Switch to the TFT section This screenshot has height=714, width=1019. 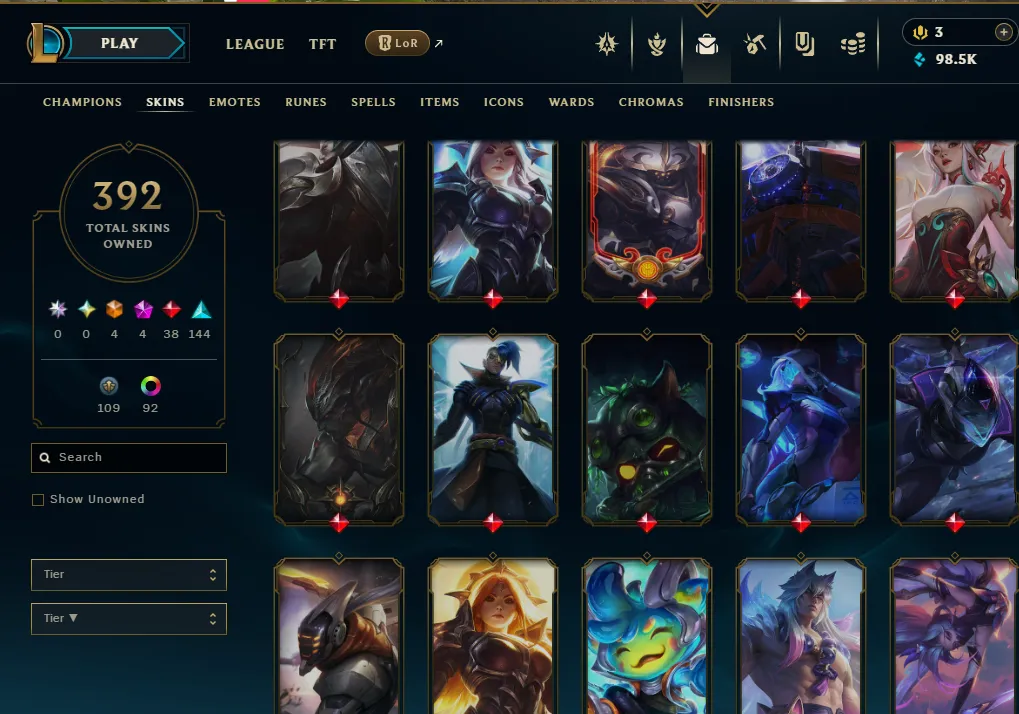click(322, 44)
